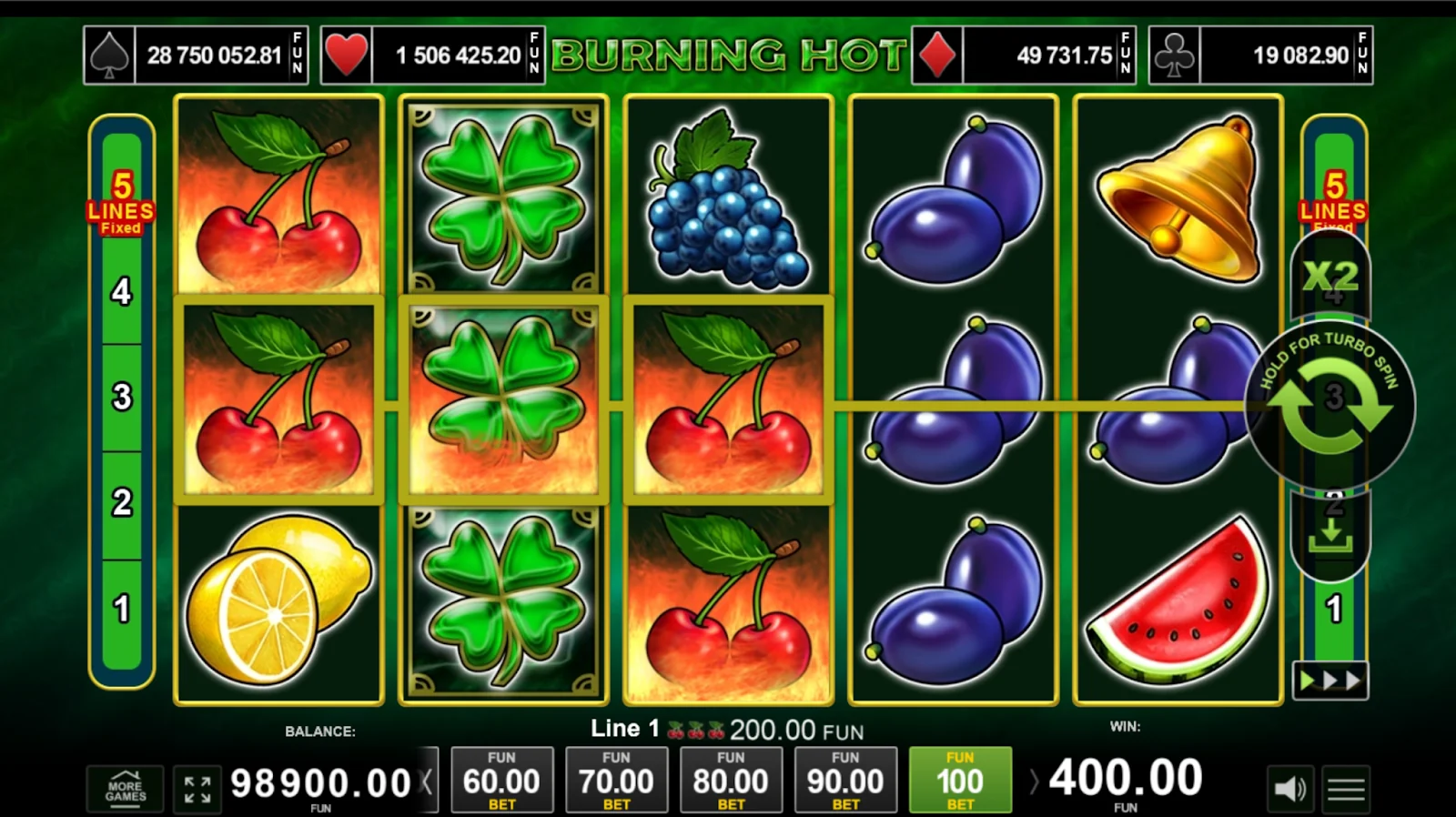Choose the 60.00 bet

tap(501, 780)
